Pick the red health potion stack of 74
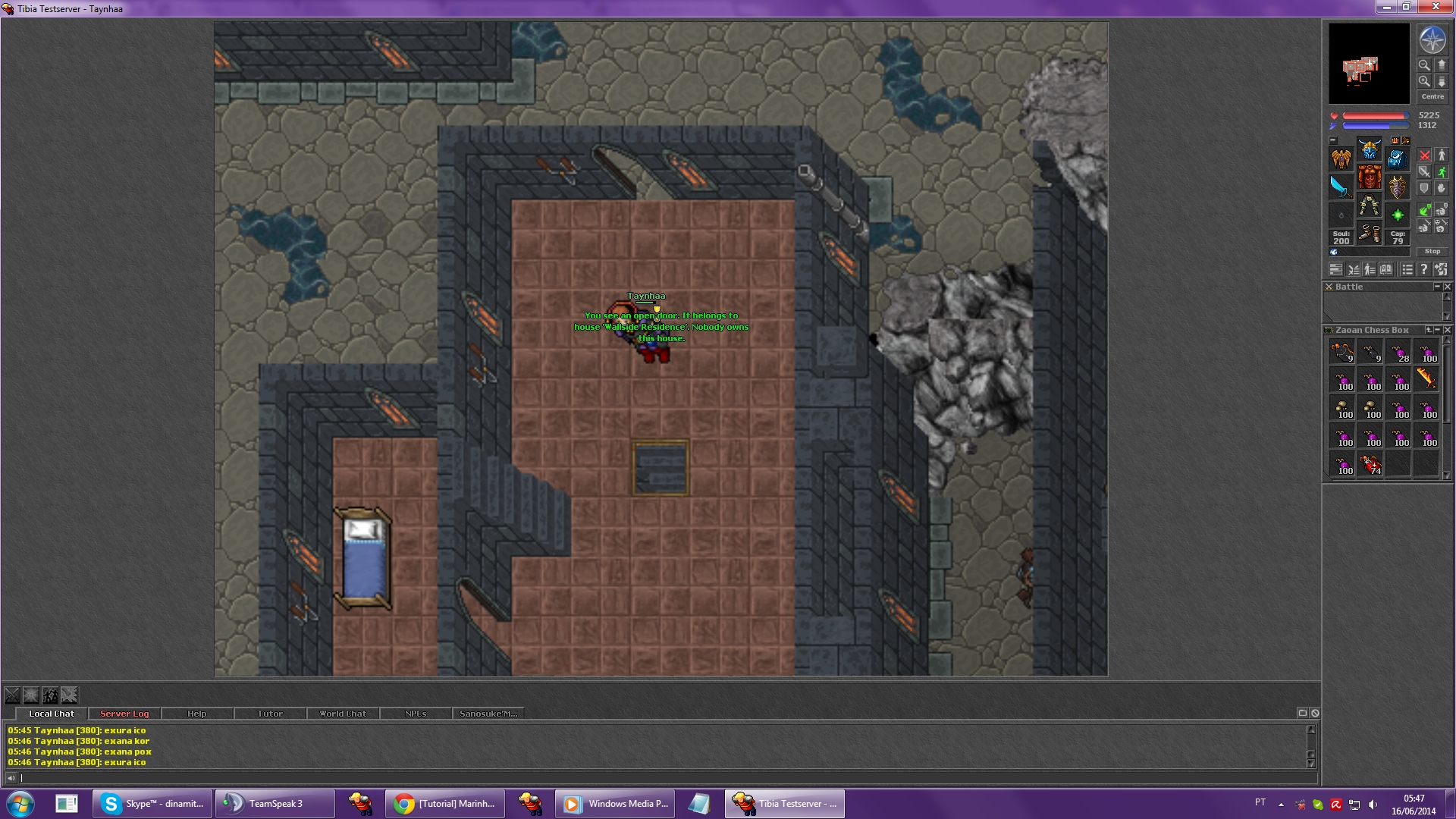This screenshot has width=1456, height=819. pyautogui.click(x=1370, y=464)
